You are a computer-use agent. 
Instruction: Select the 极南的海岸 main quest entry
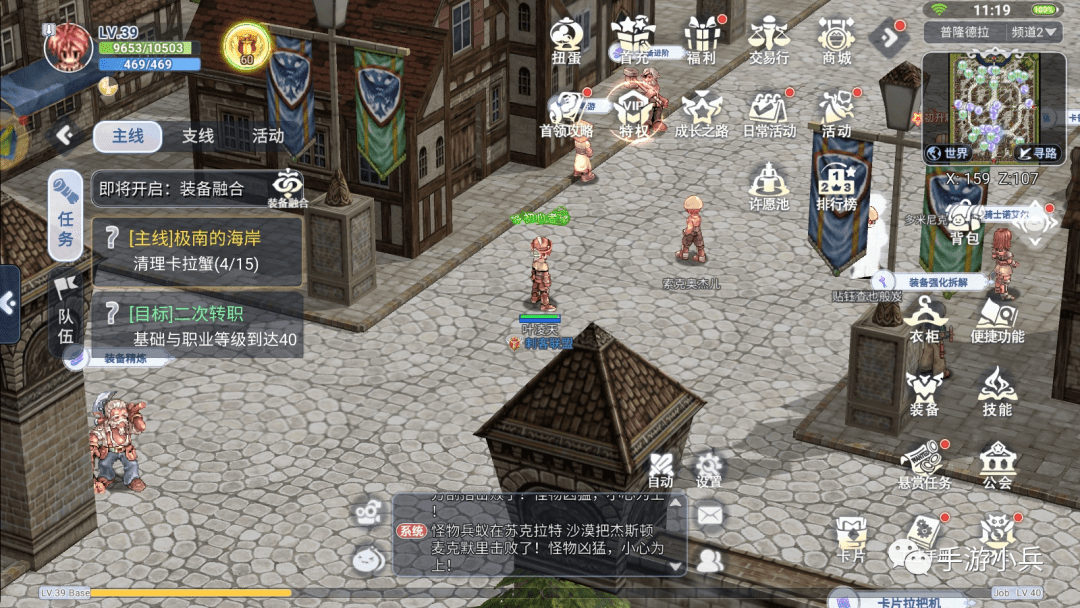[198, 251]
